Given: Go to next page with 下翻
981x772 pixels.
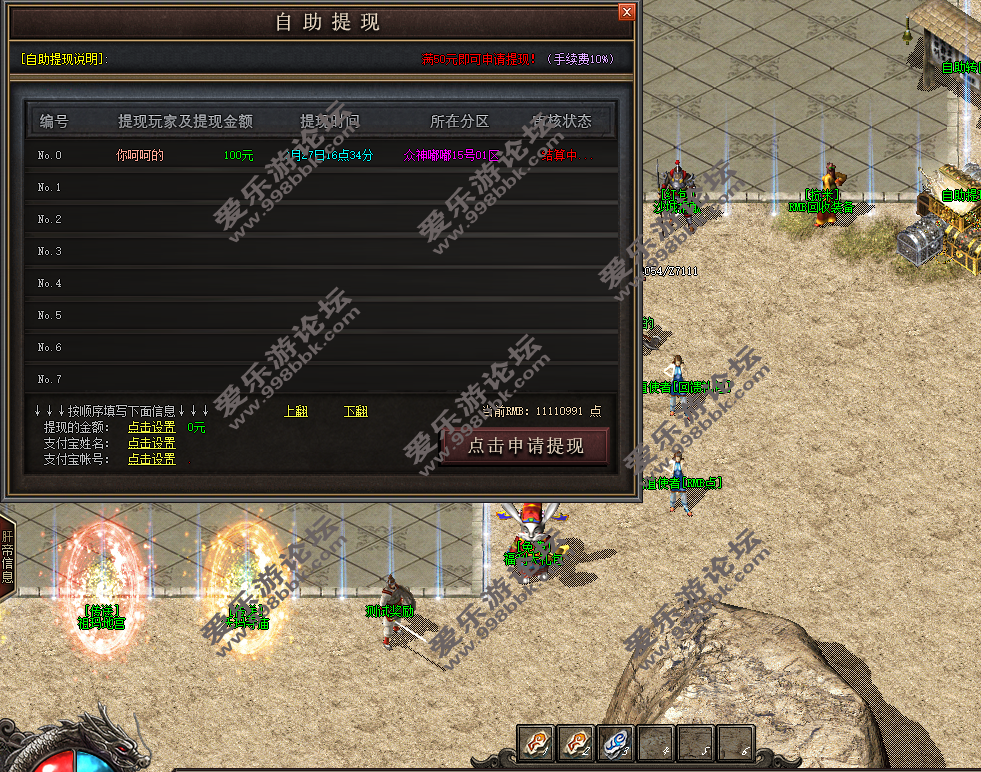Looking at the screenshot, I should click(x=355, y=411).
